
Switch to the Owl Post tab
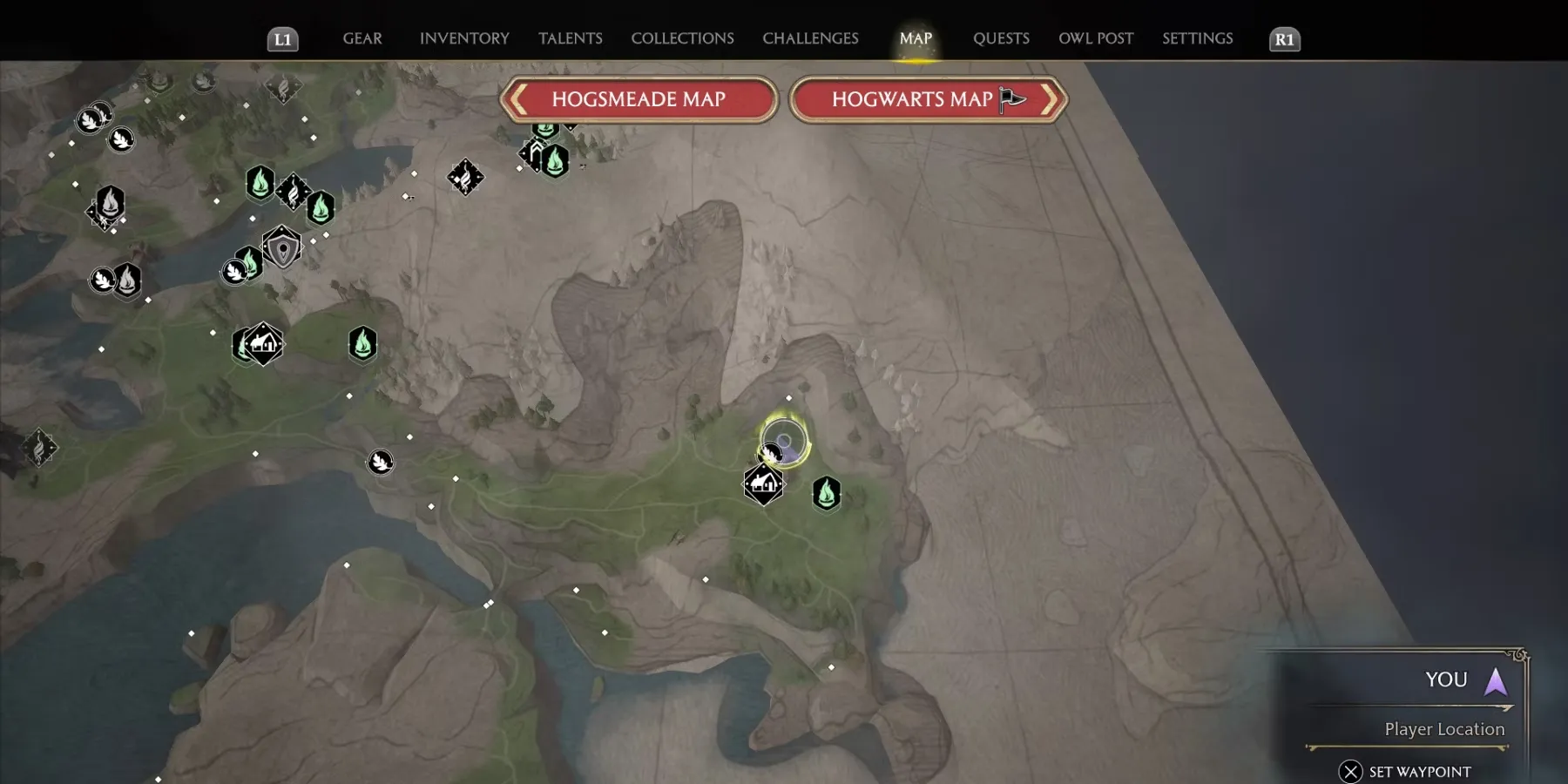(x=1096, y=38)
